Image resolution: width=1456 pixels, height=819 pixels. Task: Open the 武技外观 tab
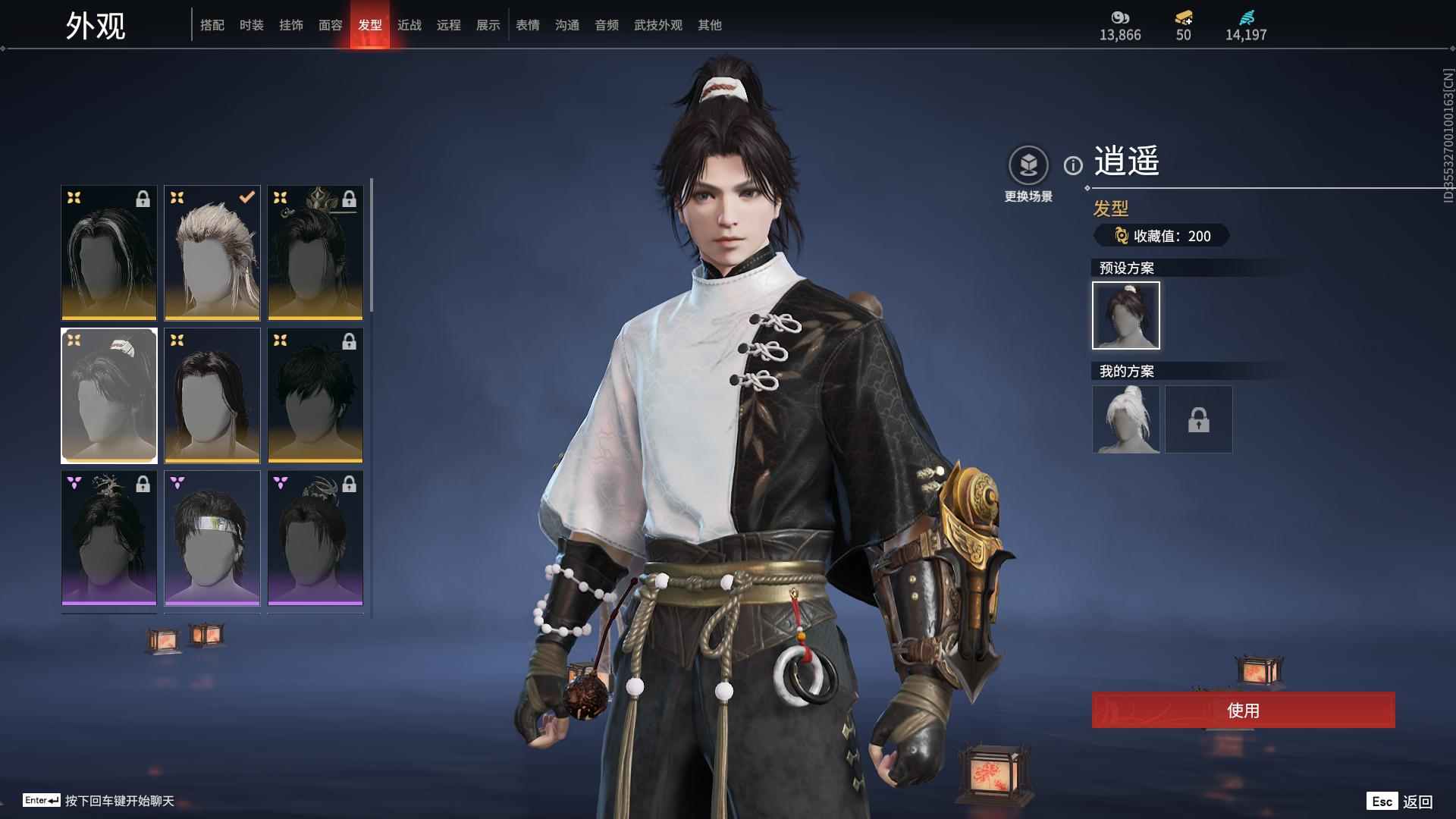[658, 25]
